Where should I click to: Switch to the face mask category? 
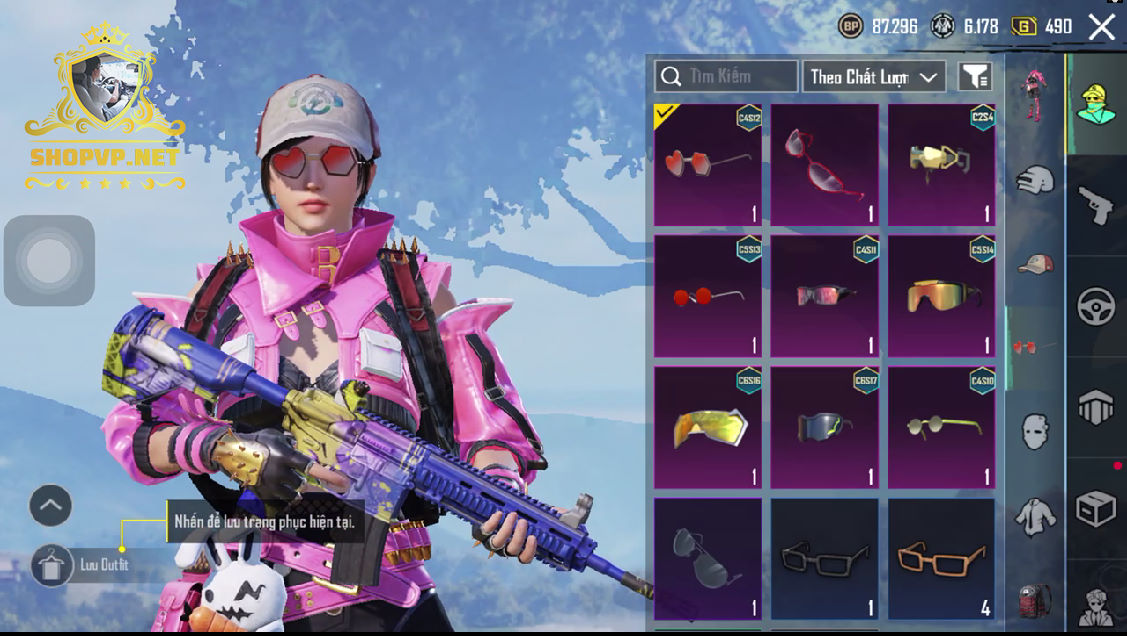pos(1035,432)
